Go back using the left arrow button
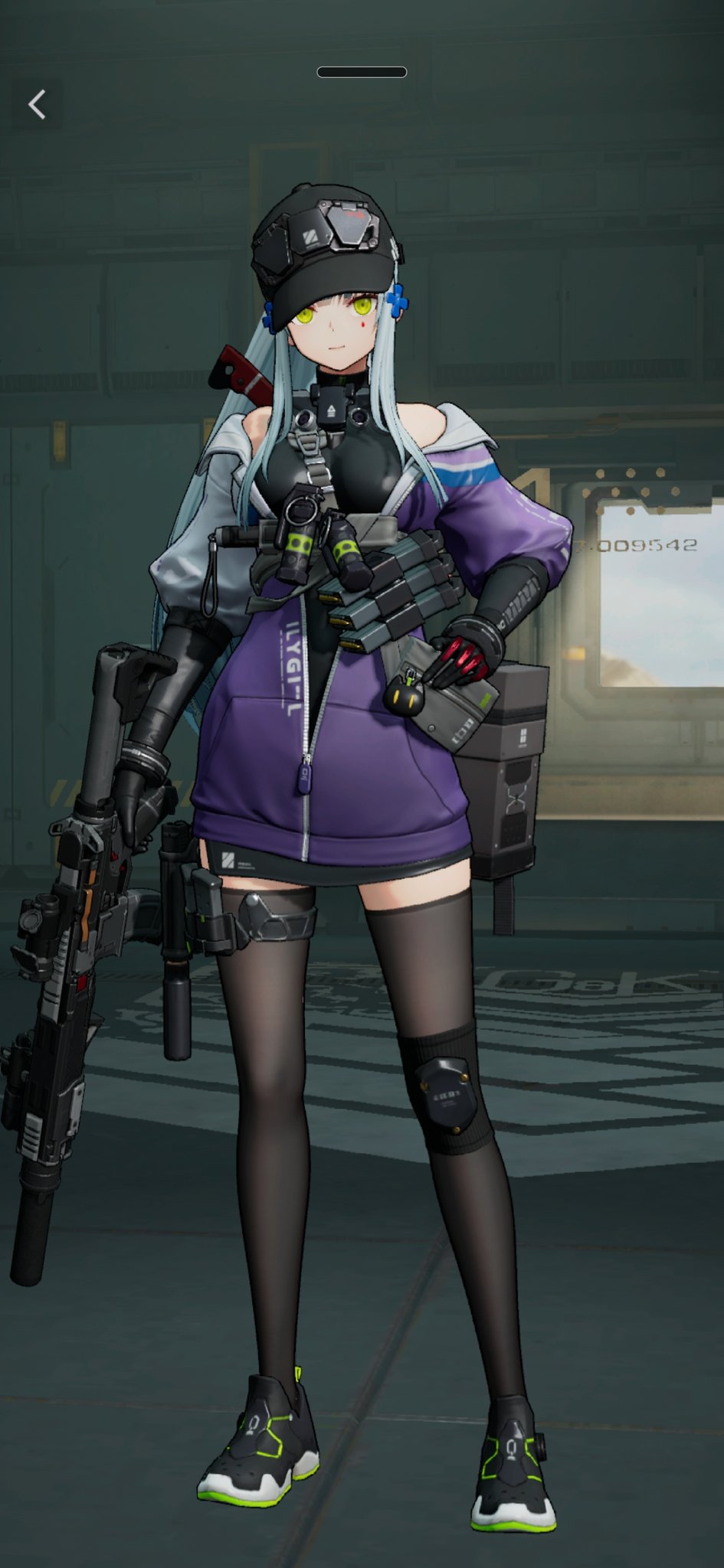The image size is (724, 1568). tap(37, 104)
